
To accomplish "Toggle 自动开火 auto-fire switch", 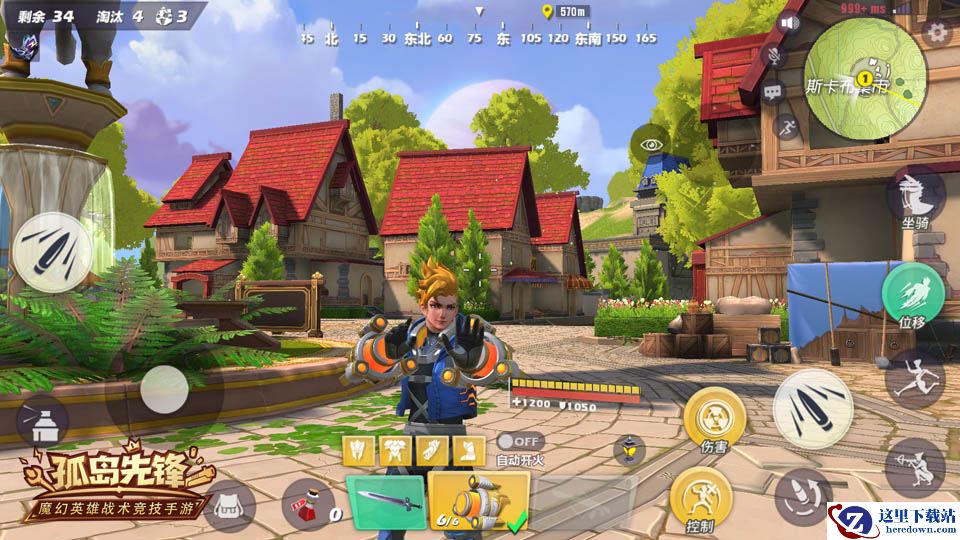I will (x=520, y=441).
